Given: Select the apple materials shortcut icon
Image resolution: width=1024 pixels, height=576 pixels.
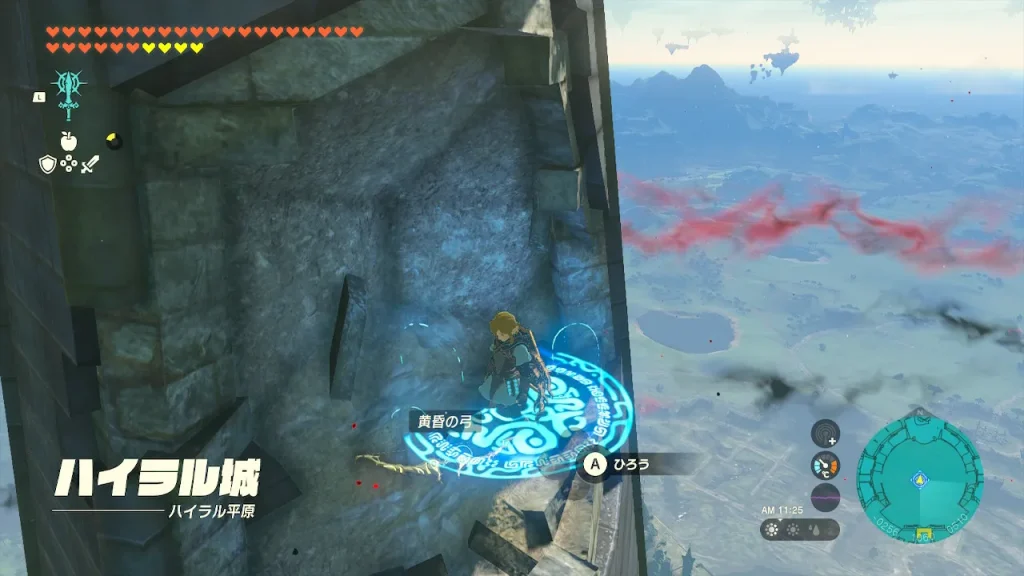Looking at the screenshot, I should click(68, 140).
